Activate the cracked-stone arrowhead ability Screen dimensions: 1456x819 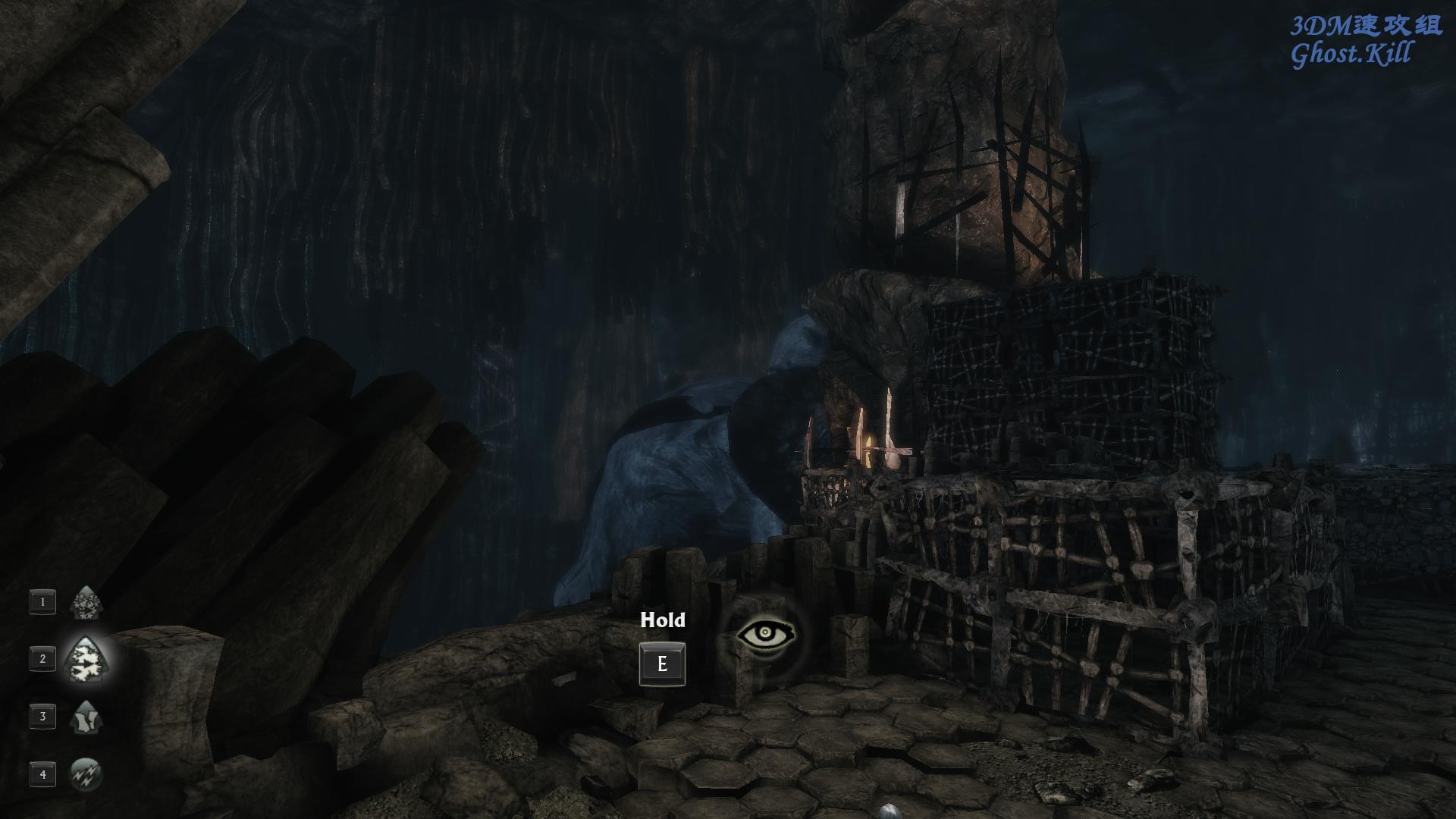86,717
